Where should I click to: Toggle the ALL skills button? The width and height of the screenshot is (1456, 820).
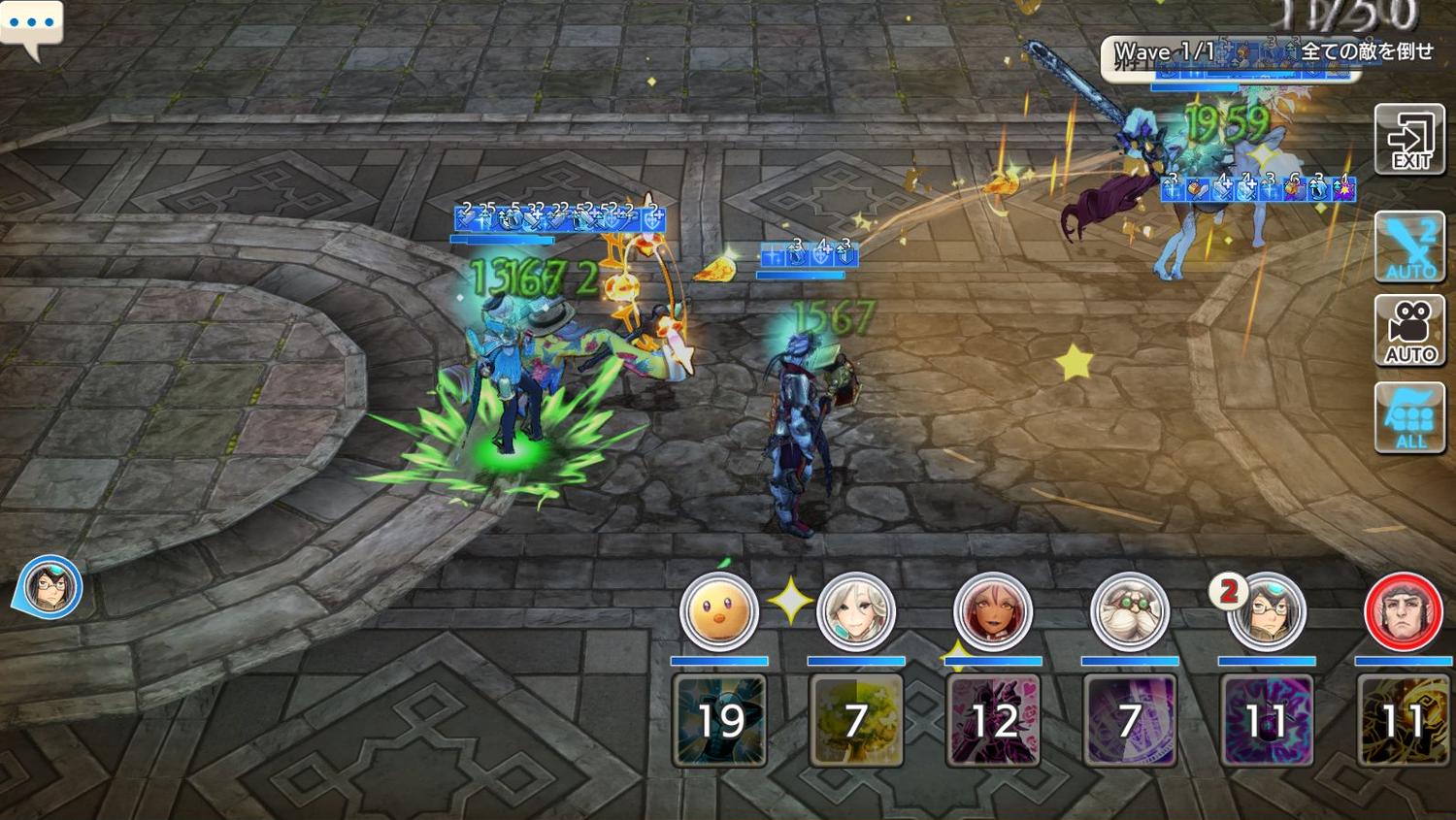click(x=1409, y=417)
